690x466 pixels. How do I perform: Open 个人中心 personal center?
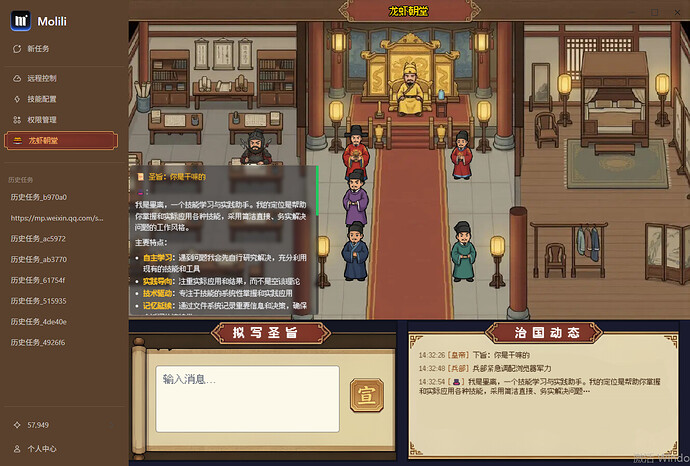pos(42,449)
